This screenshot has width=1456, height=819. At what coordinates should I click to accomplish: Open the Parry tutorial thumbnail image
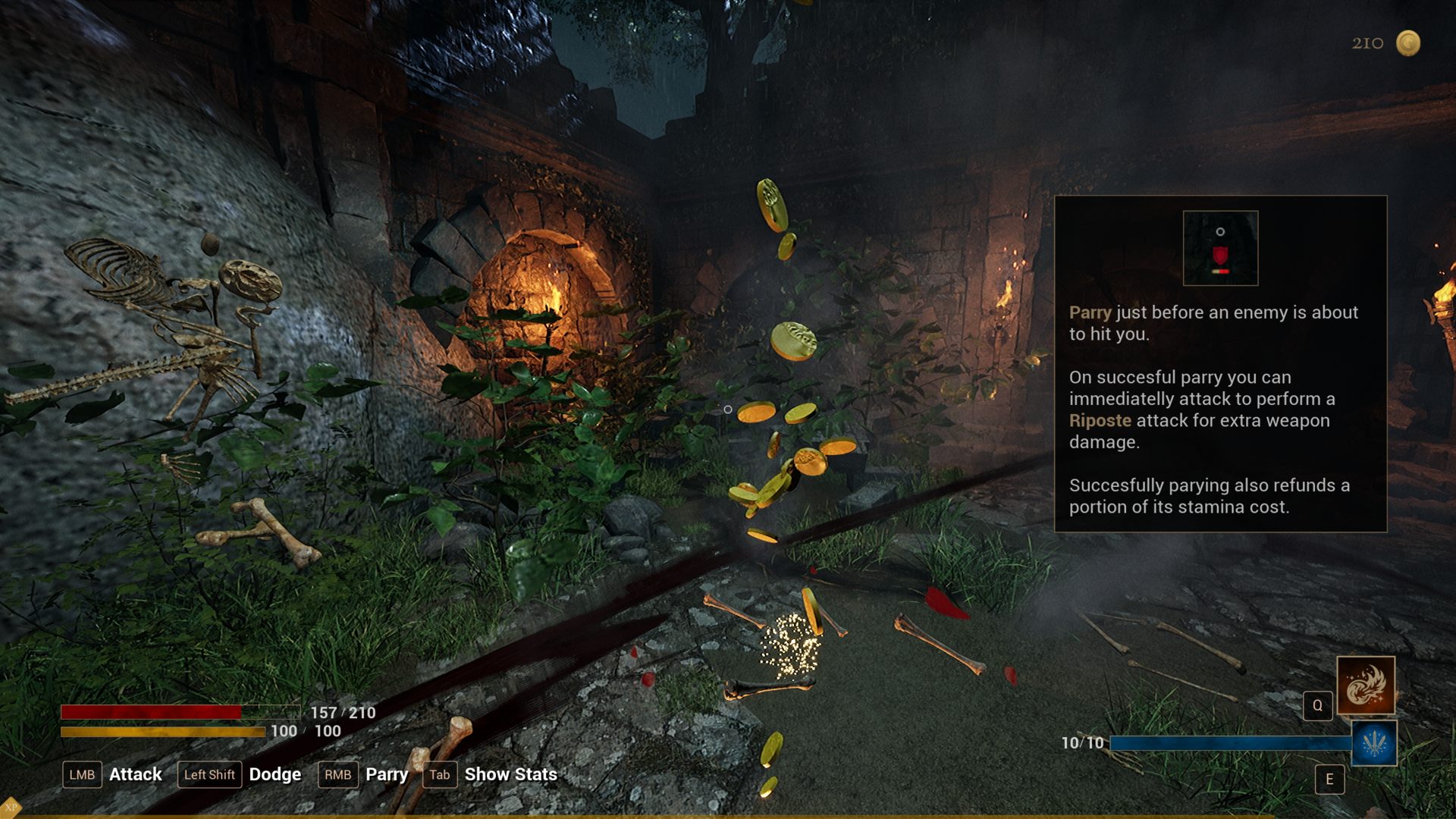pyautogui.click(x=1220, y=248)
